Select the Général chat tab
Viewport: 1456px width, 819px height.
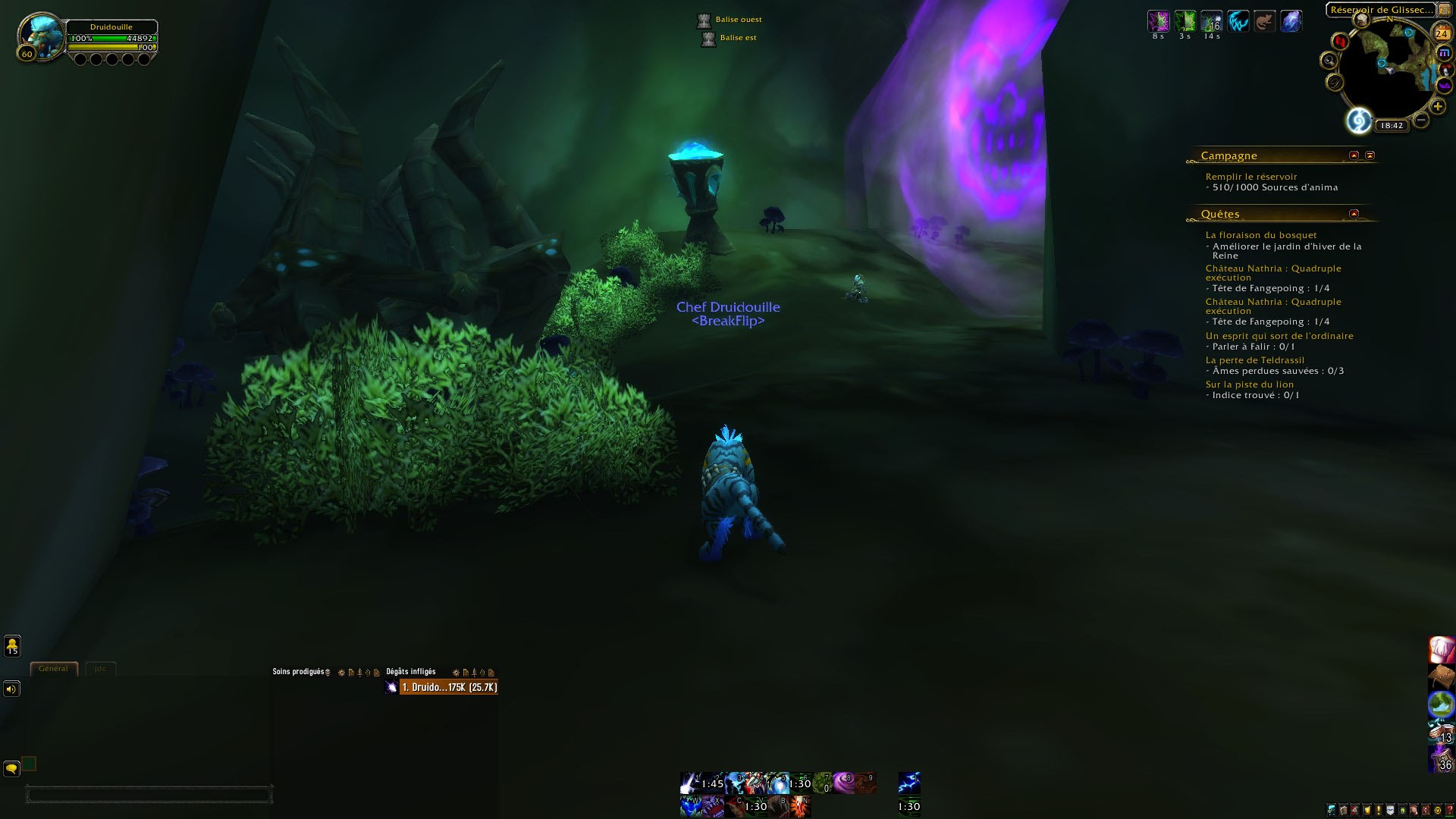tap(54, 668)
